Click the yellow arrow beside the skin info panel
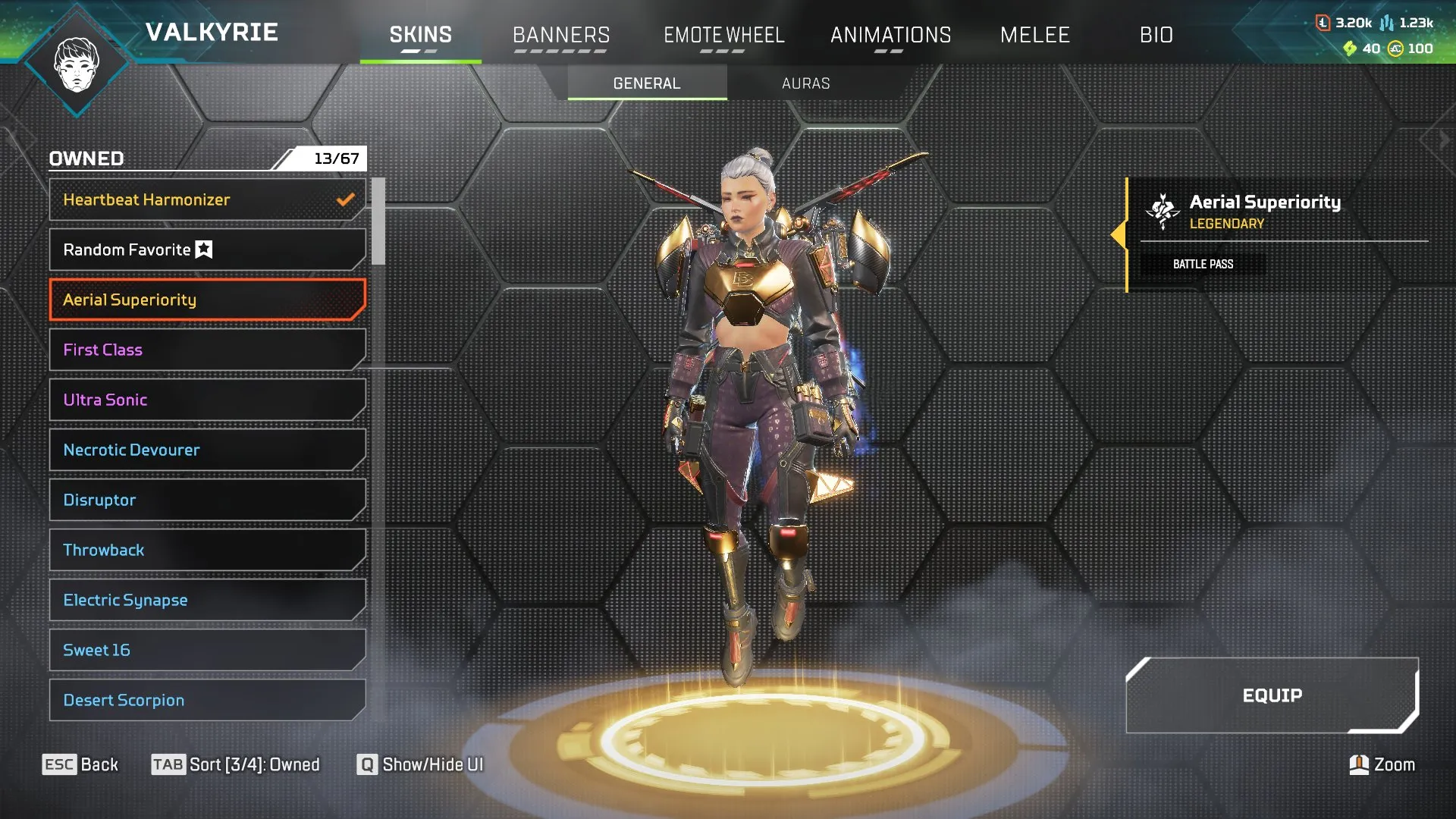 (x=1120, y=235)
